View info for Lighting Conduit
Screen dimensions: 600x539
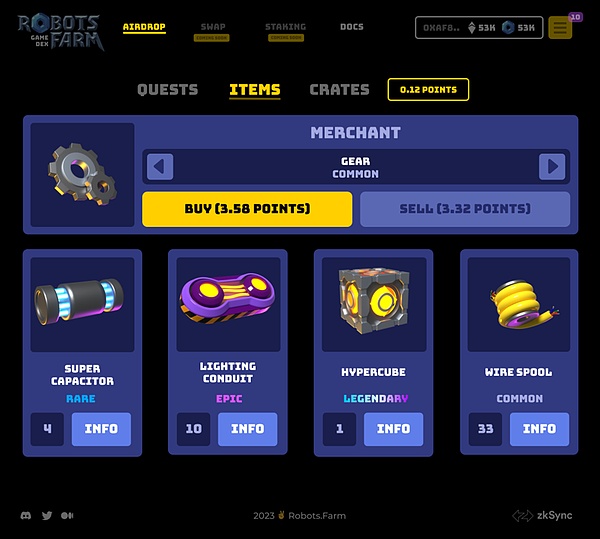click(x=247, y=429)
